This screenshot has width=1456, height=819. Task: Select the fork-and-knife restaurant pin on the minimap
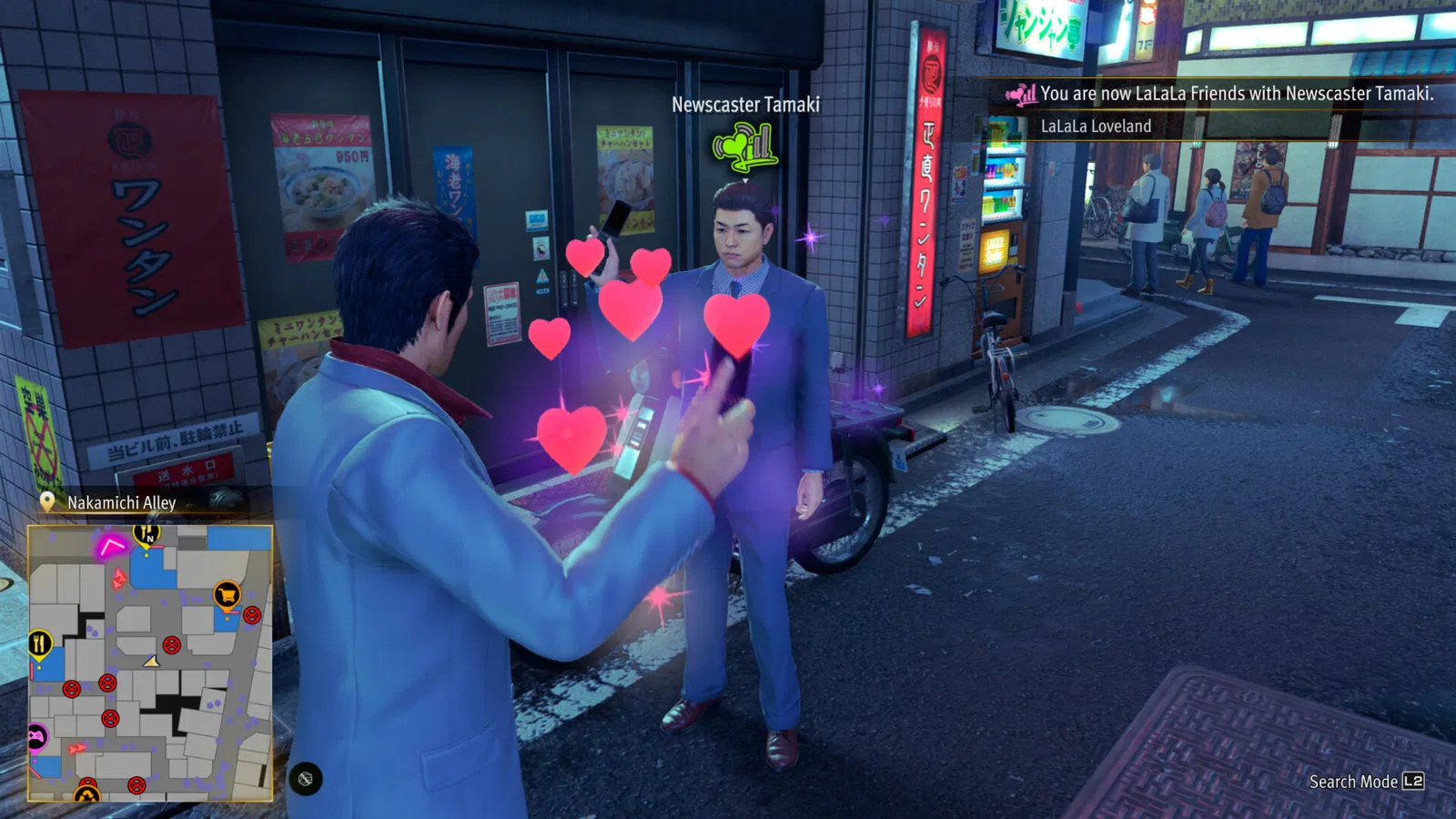click(x=39, y=643)
